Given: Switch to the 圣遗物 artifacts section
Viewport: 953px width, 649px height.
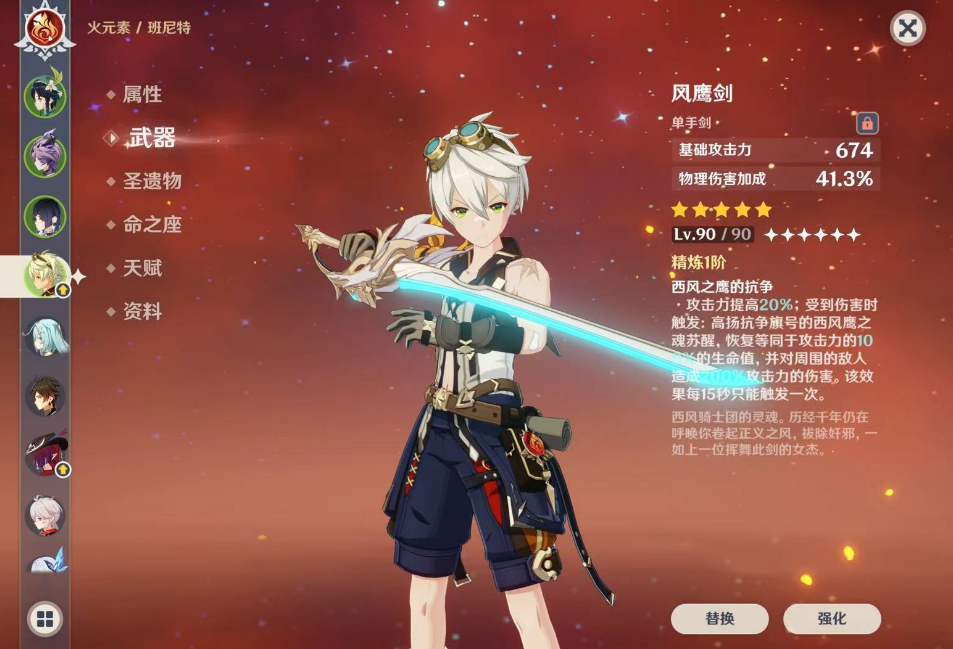Looking at the screenshot, I should 151,182.
